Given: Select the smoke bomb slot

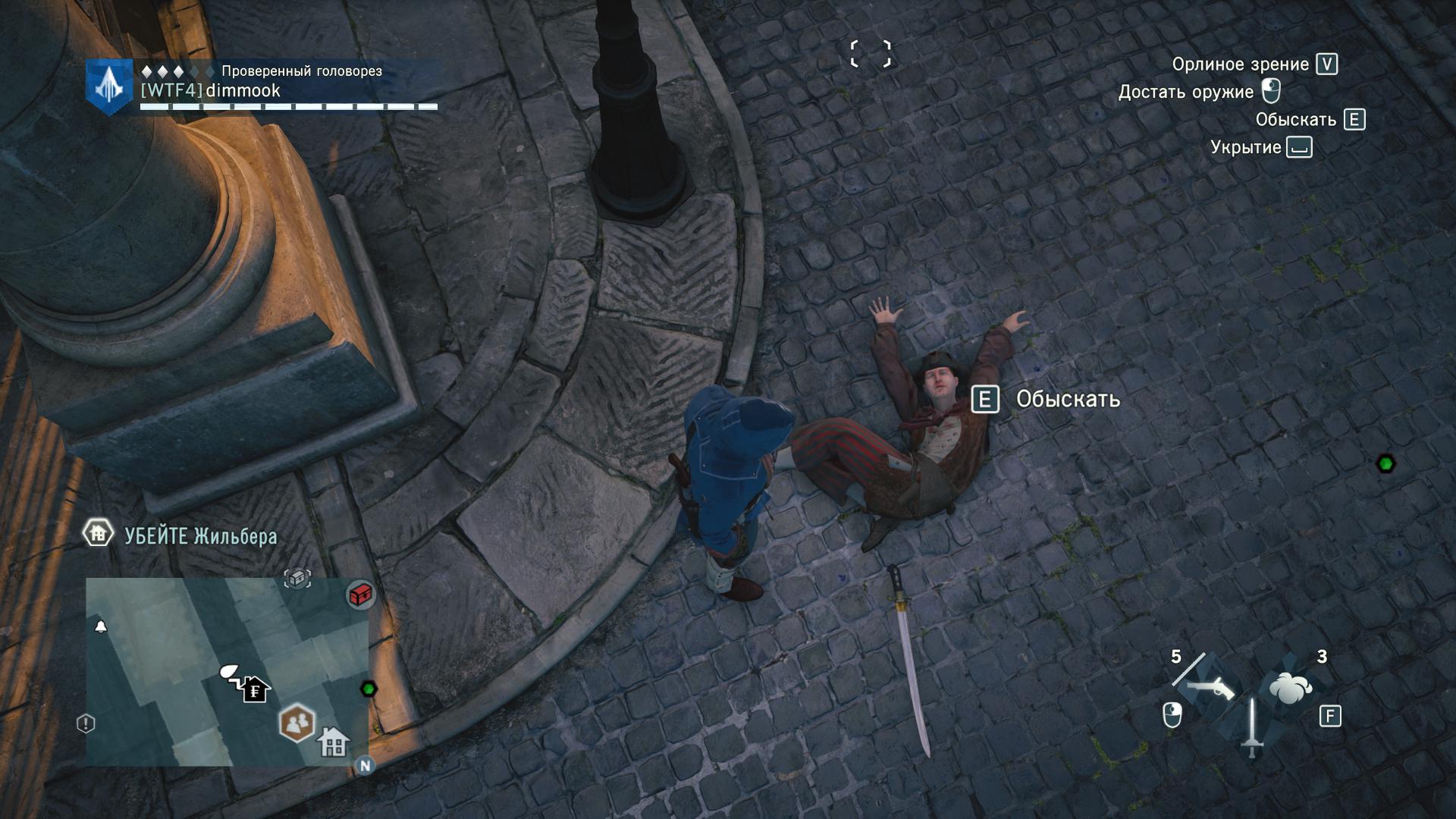Looking at the screenshot, I should coord(1291,688).
